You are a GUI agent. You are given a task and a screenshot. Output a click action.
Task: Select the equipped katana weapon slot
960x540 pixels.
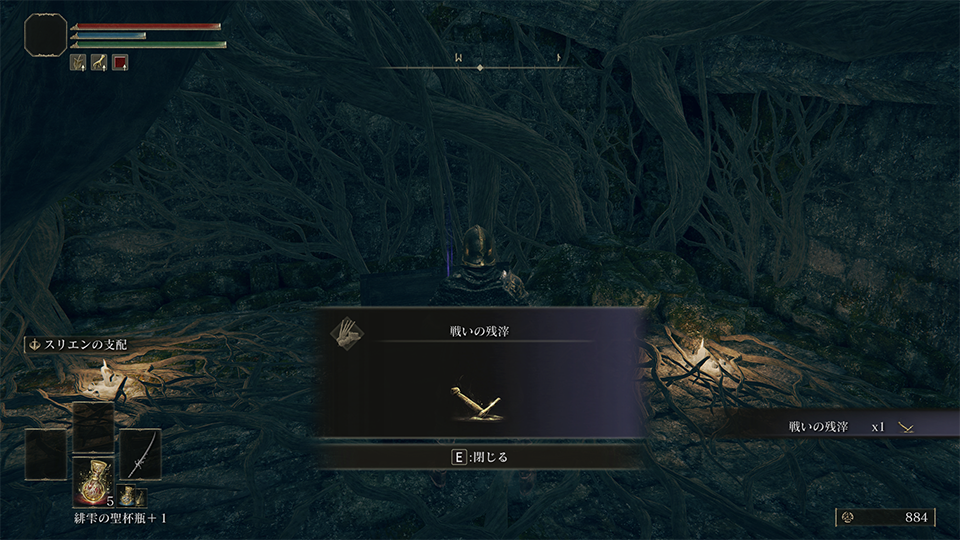(140, 455)
